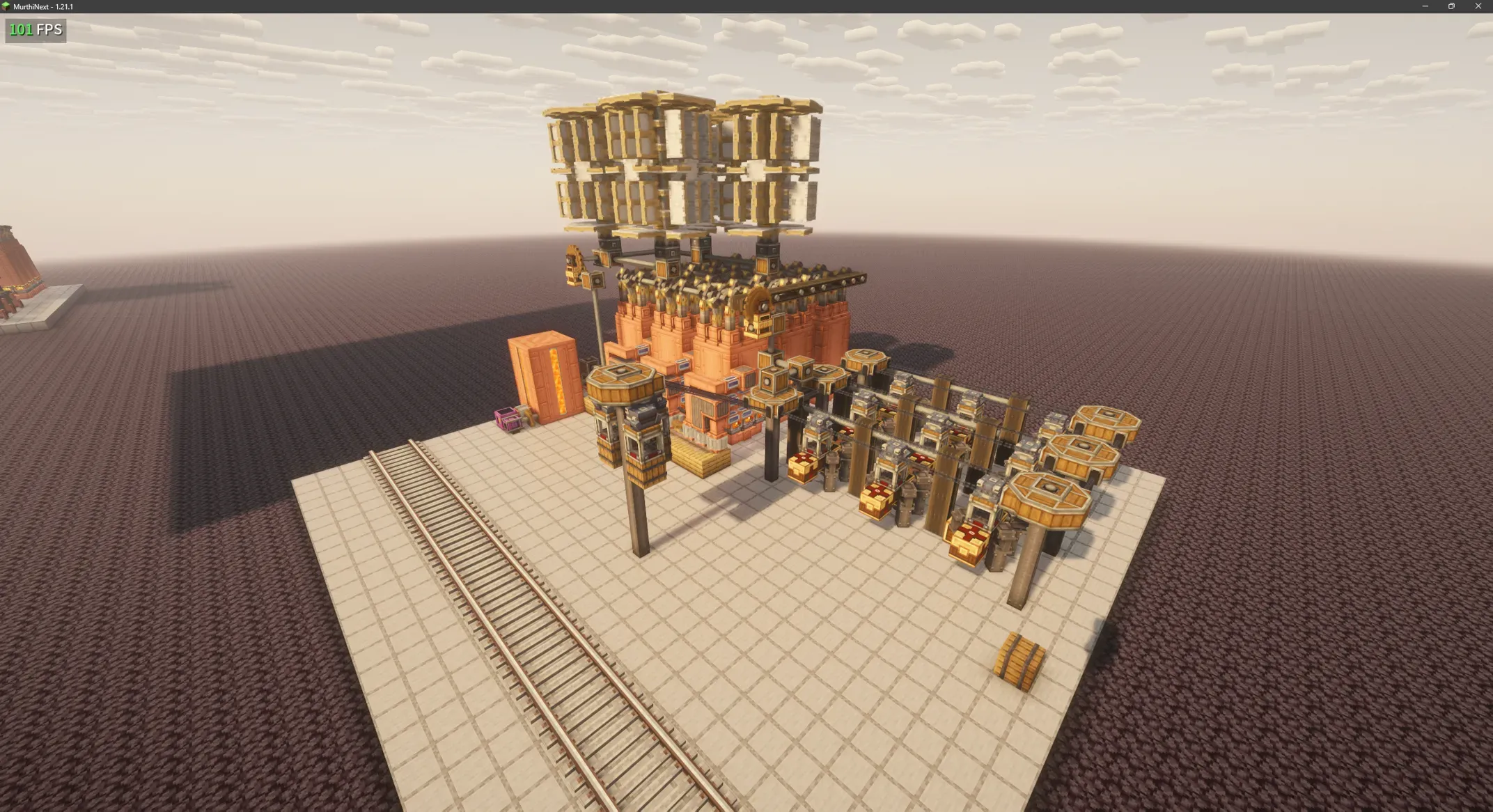Close the MurthiNext game window

coord(1478,6)
